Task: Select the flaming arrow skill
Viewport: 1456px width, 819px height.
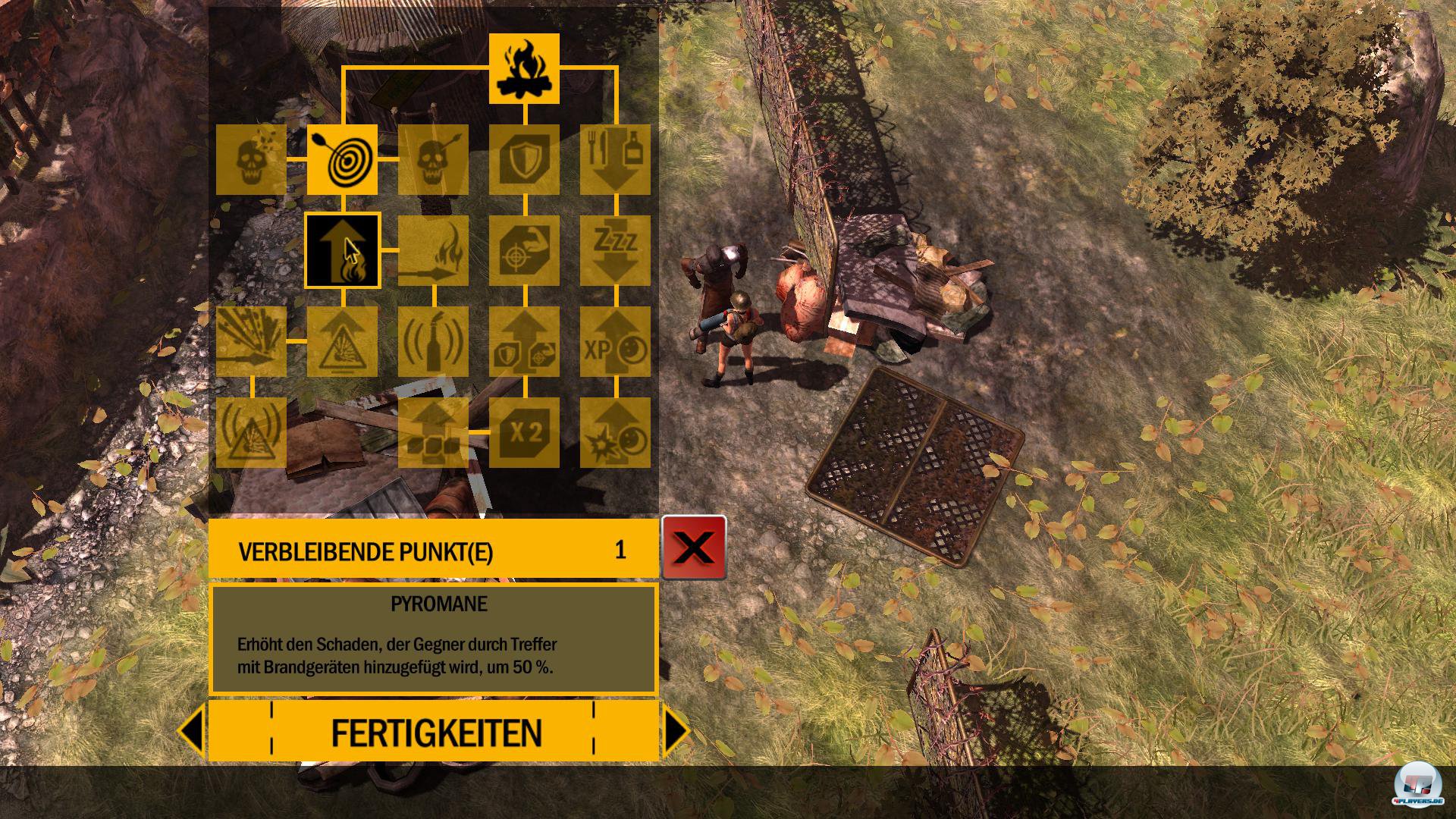Action: 434,250
